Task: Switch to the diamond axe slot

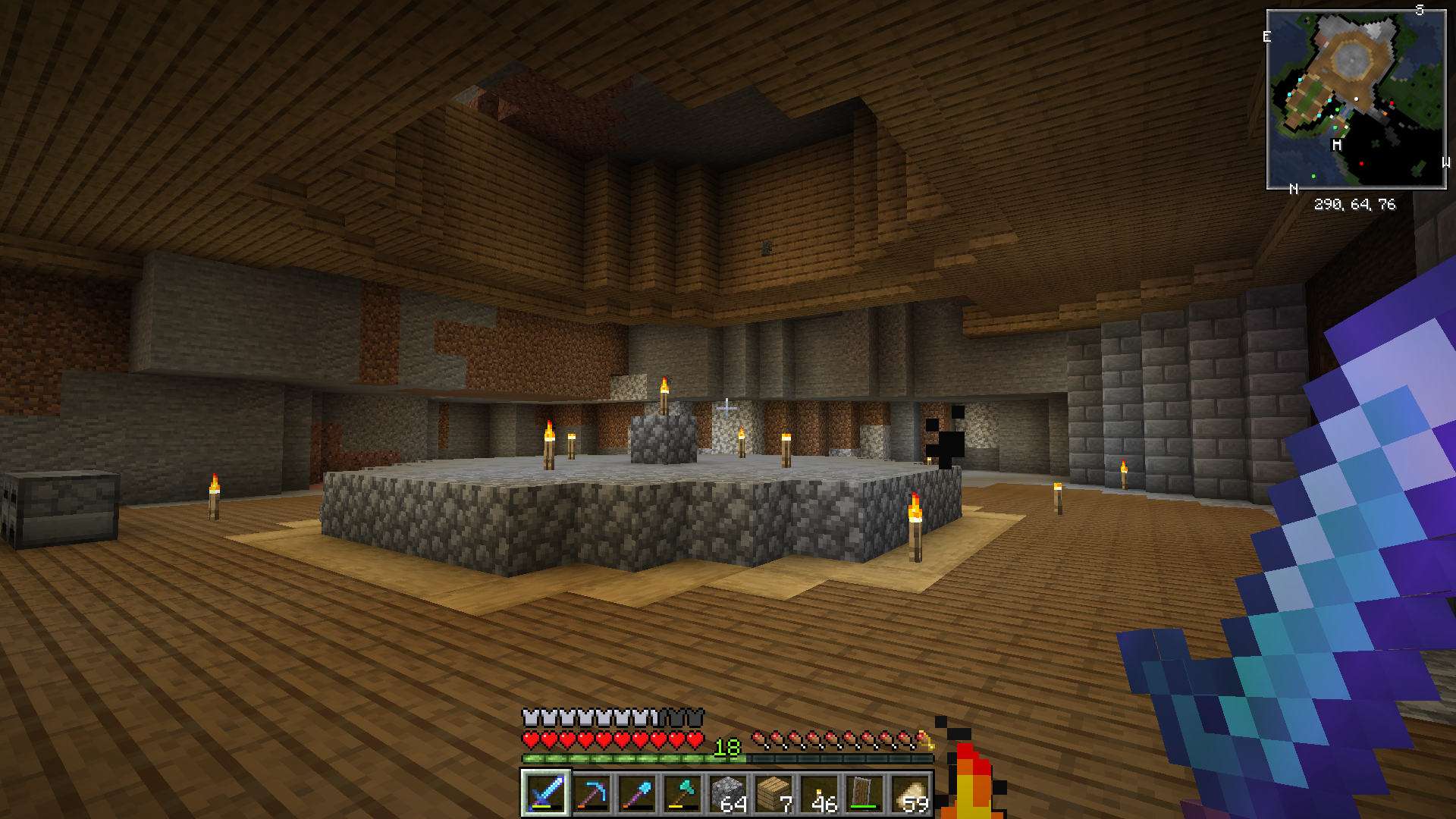Action: coord(682,793)
